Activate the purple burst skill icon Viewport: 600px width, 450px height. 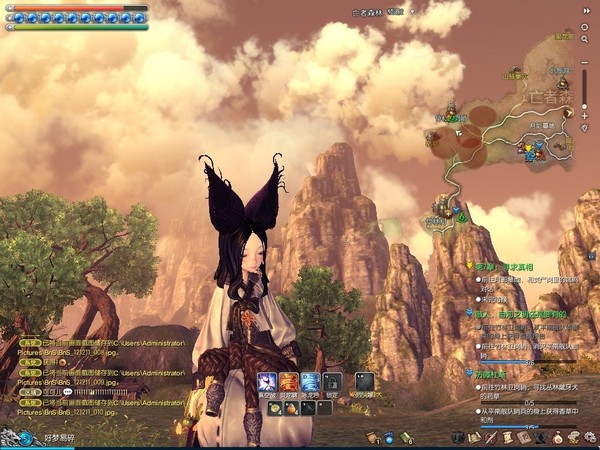click(x=267, y=383)
